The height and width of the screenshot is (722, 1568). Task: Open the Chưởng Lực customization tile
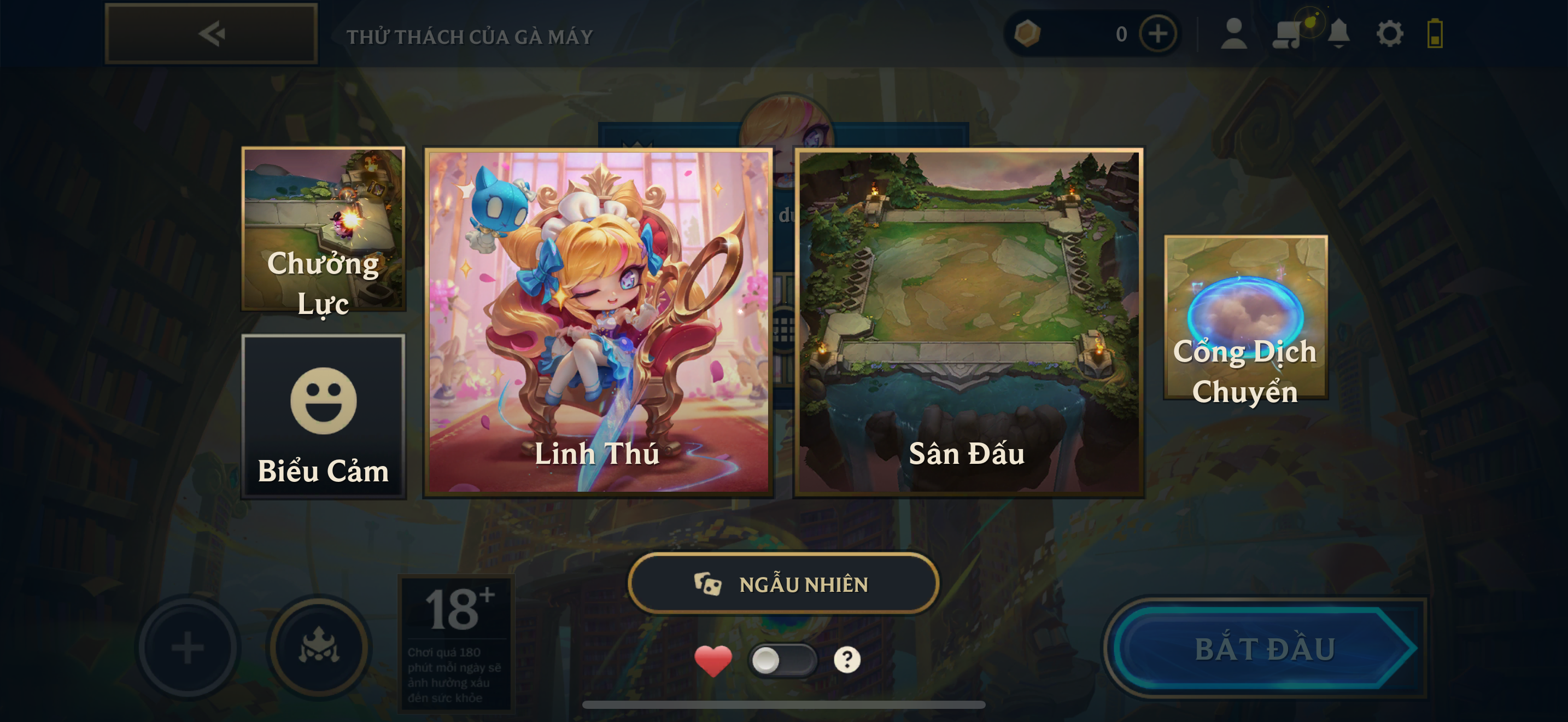click(323, 229)
